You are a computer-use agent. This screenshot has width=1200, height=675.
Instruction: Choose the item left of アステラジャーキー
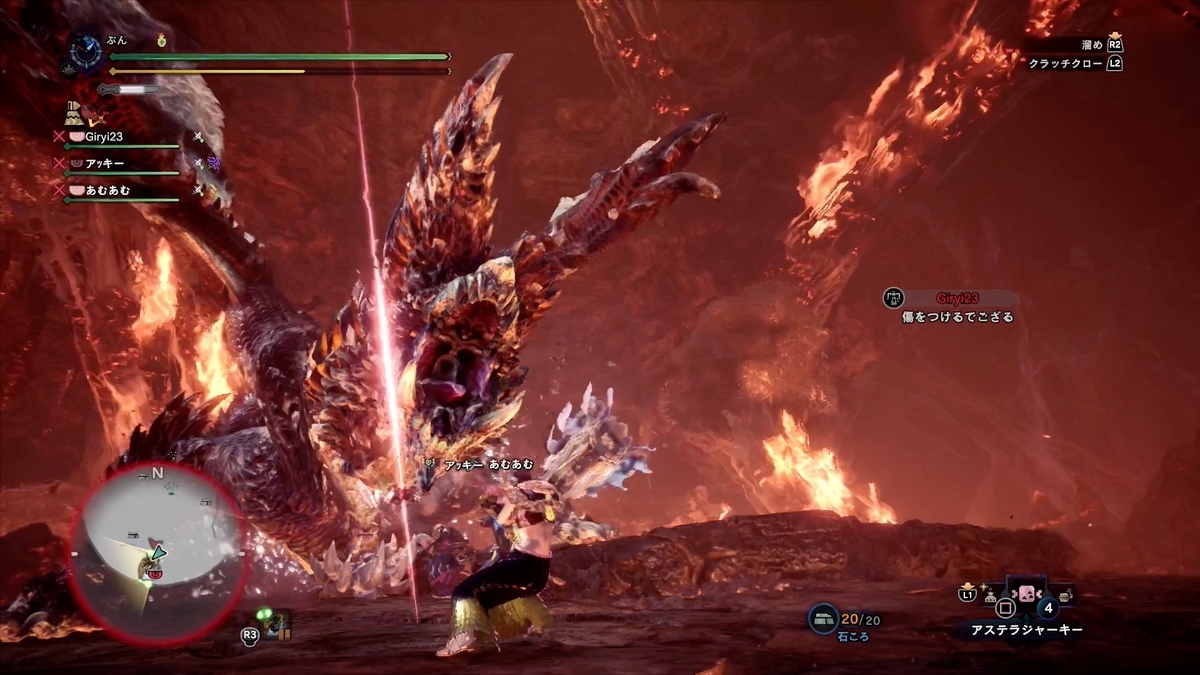coord(990,596)
